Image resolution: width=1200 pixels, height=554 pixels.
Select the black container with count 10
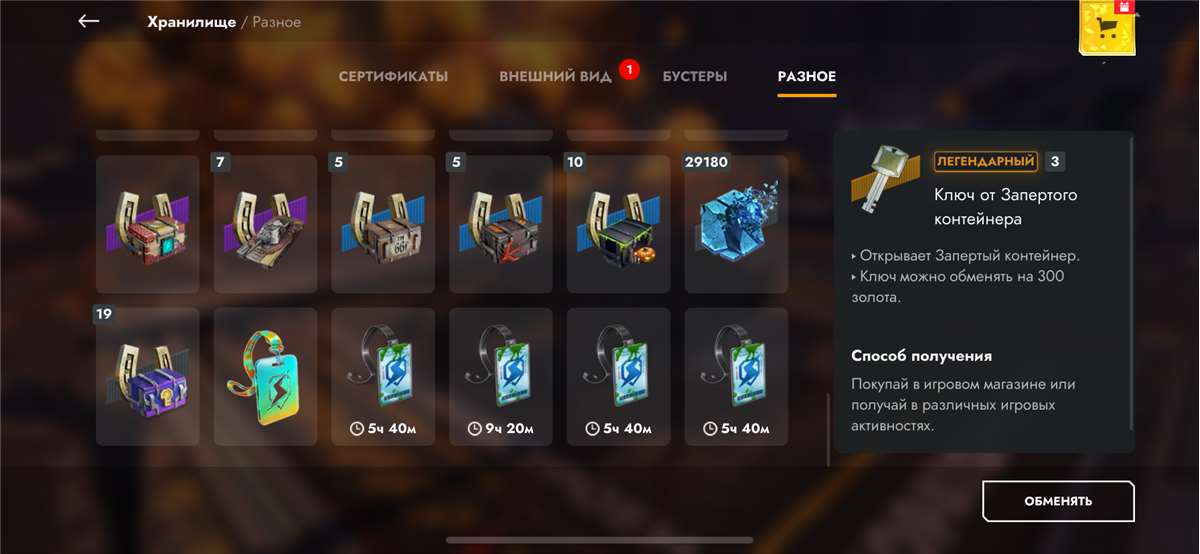[618, 224]
